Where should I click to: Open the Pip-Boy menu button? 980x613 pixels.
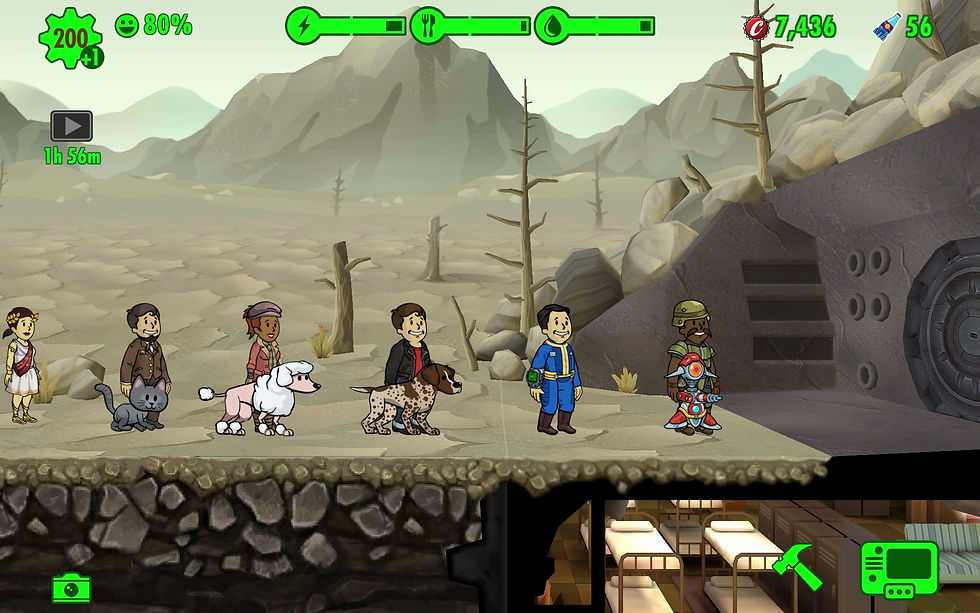click(899, 568)
